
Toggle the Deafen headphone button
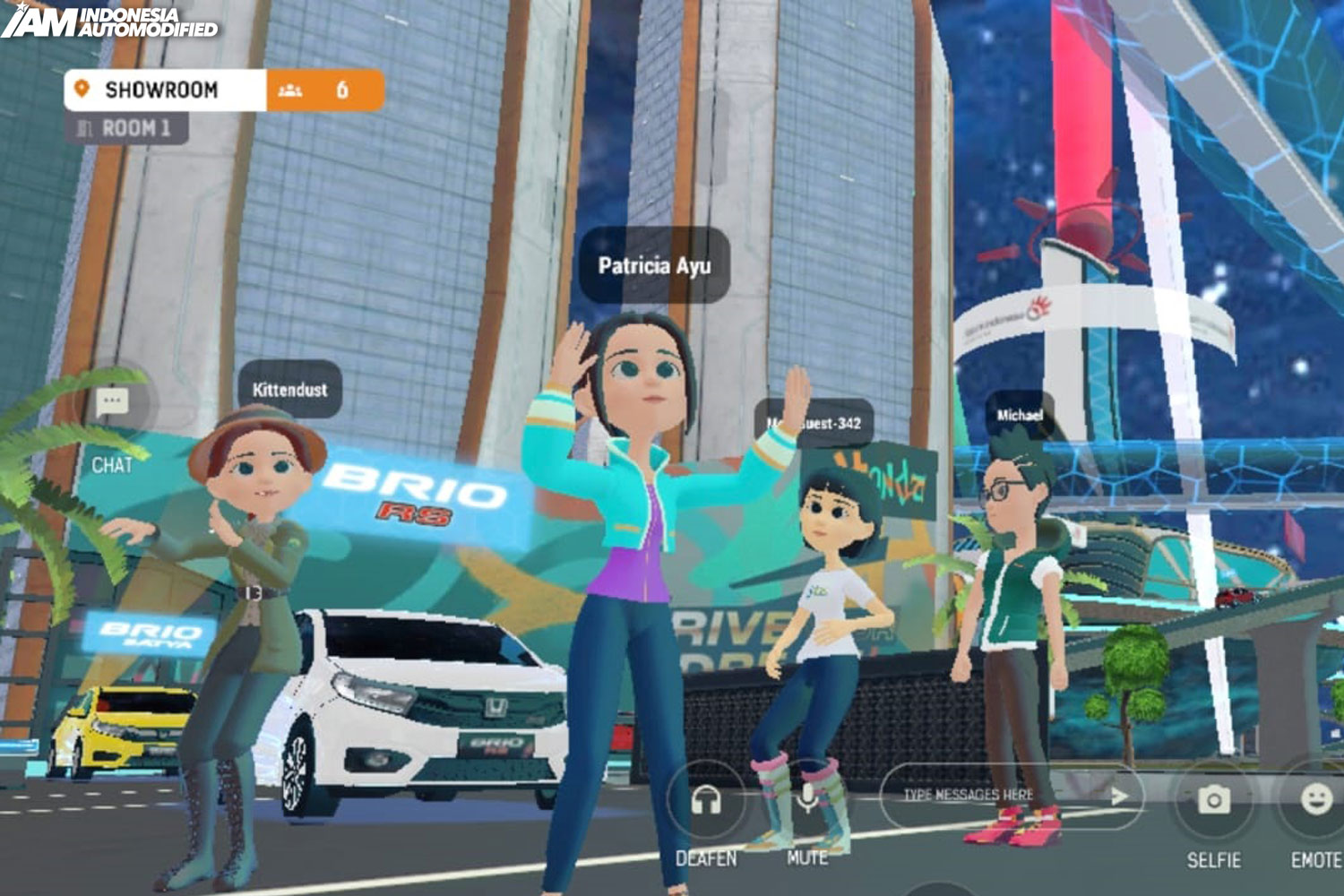click(706, 800)
